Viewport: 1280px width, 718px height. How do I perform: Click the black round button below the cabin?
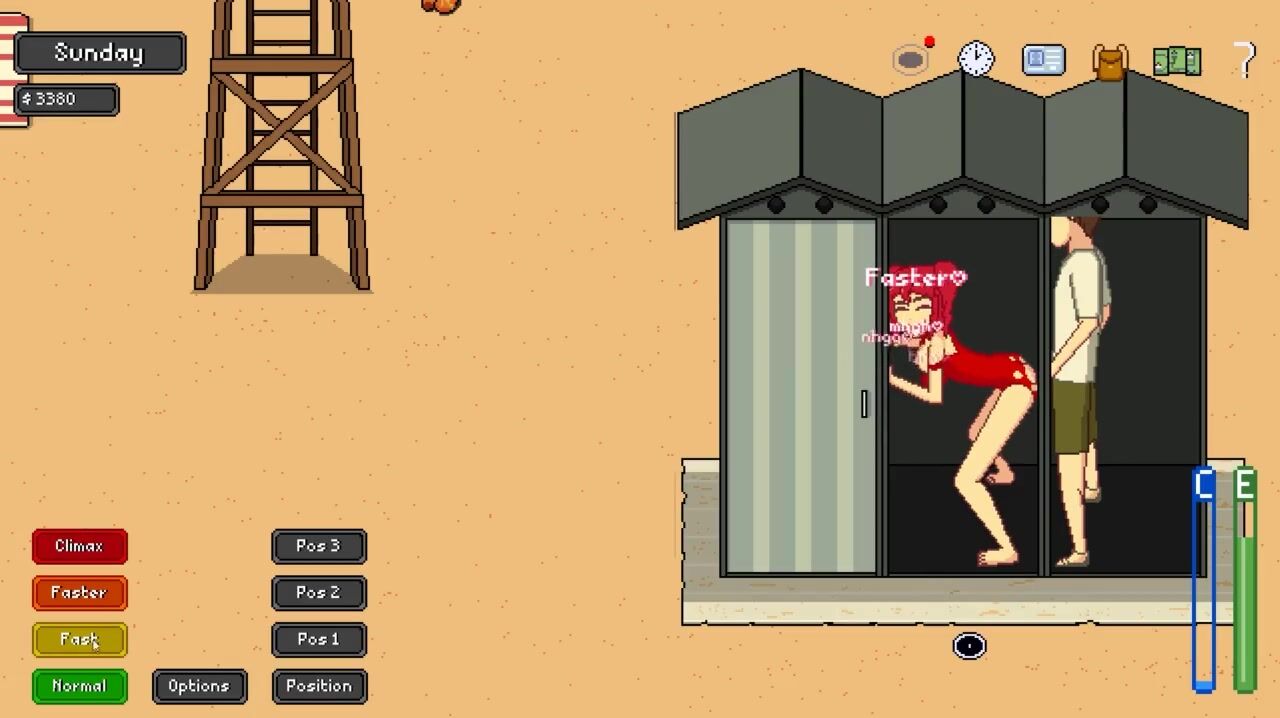coord(969,646)
